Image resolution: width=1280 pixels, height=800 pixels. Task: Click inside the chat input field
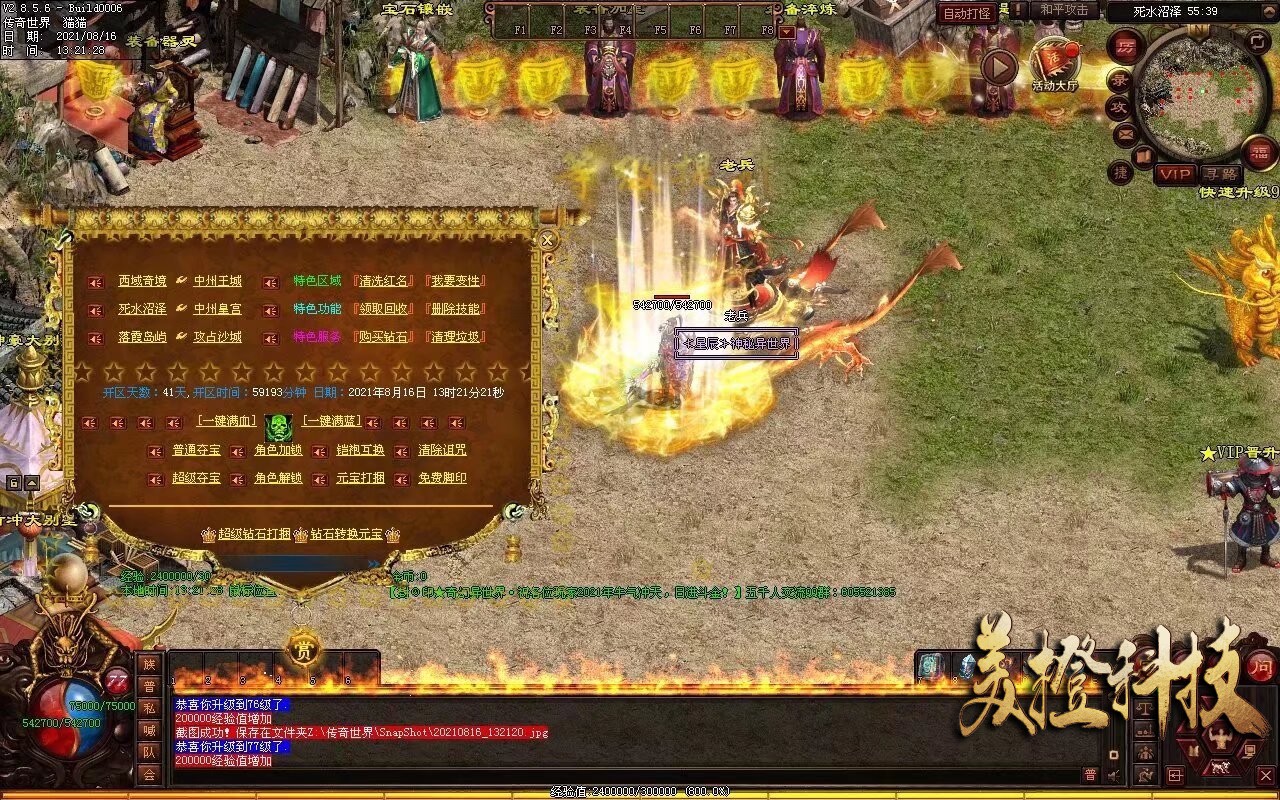pyautogui.click(x=600, y=775)
